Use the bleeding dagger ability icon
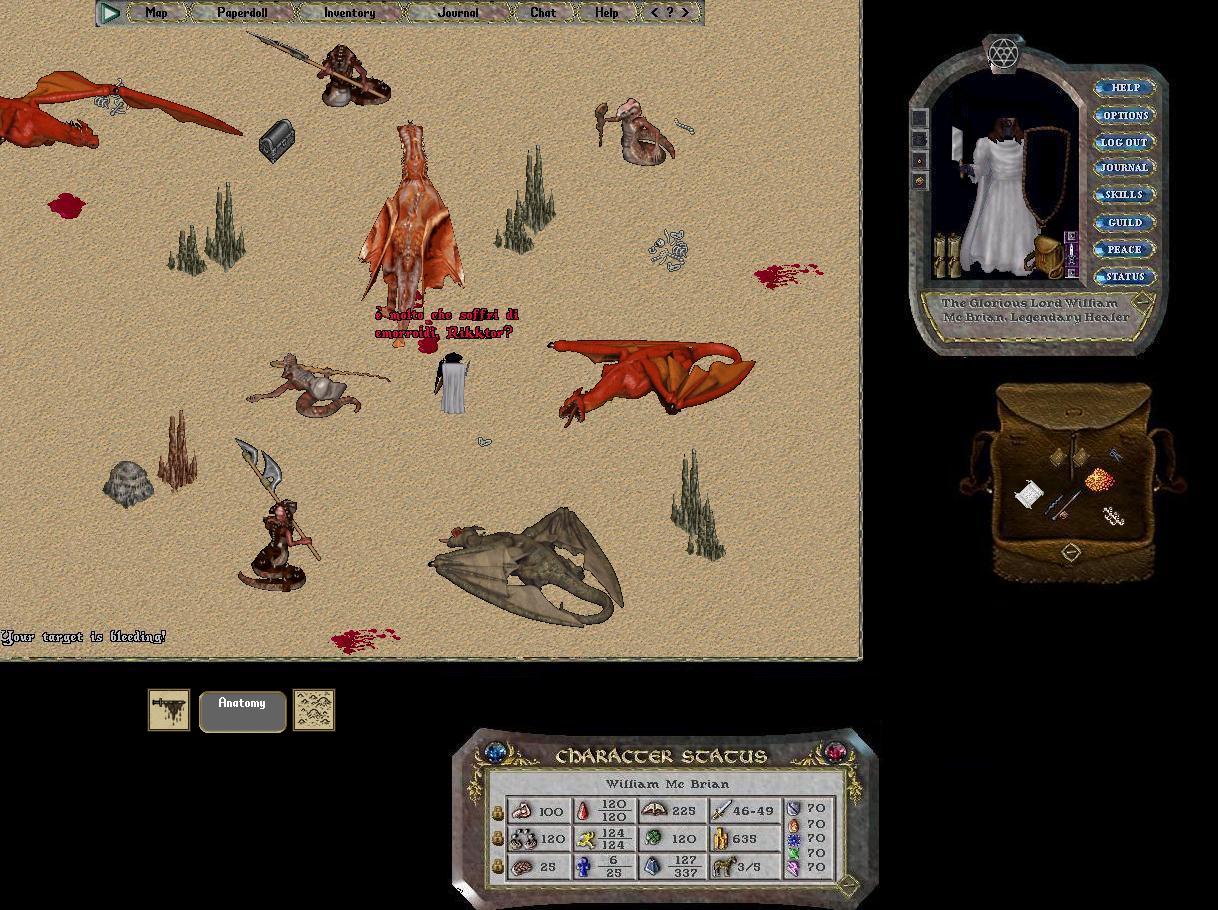Image resolution: width=1218 pixels, height=910 pixels. pos(169,710)
